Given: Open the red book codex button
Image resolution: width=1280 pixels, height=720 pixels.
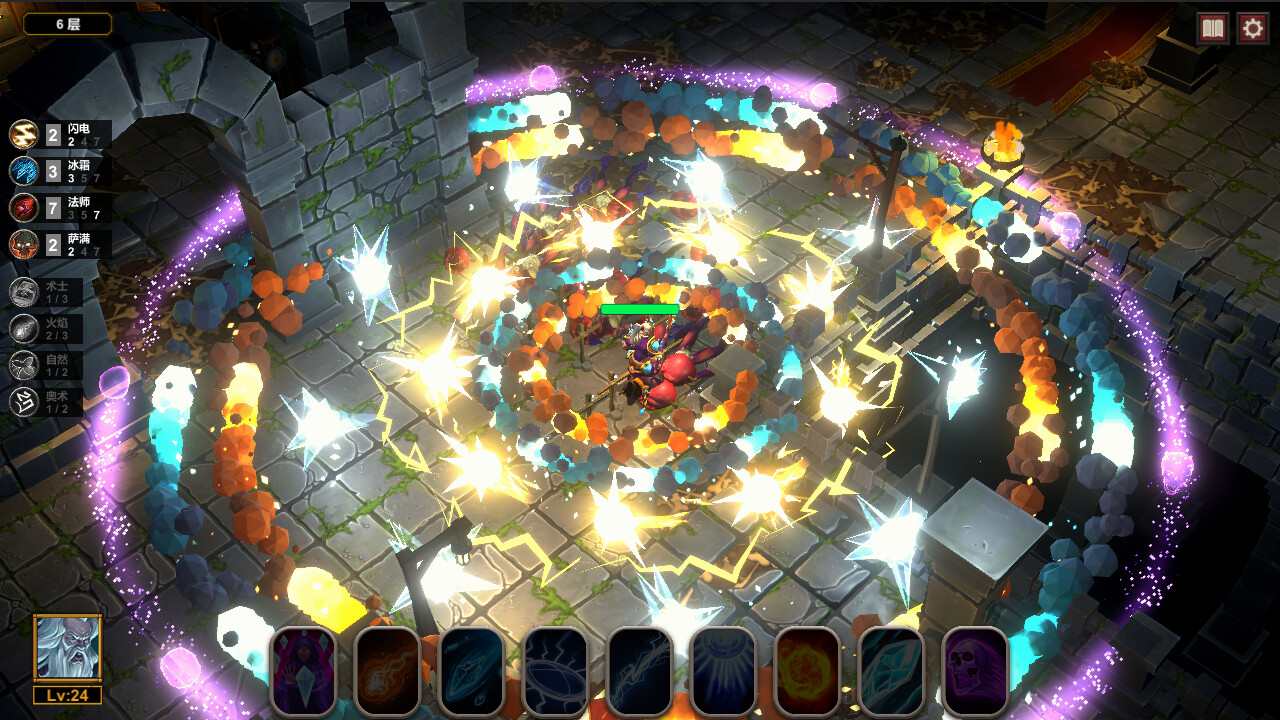Looking at the screenshot, I should pos(1213,28).
